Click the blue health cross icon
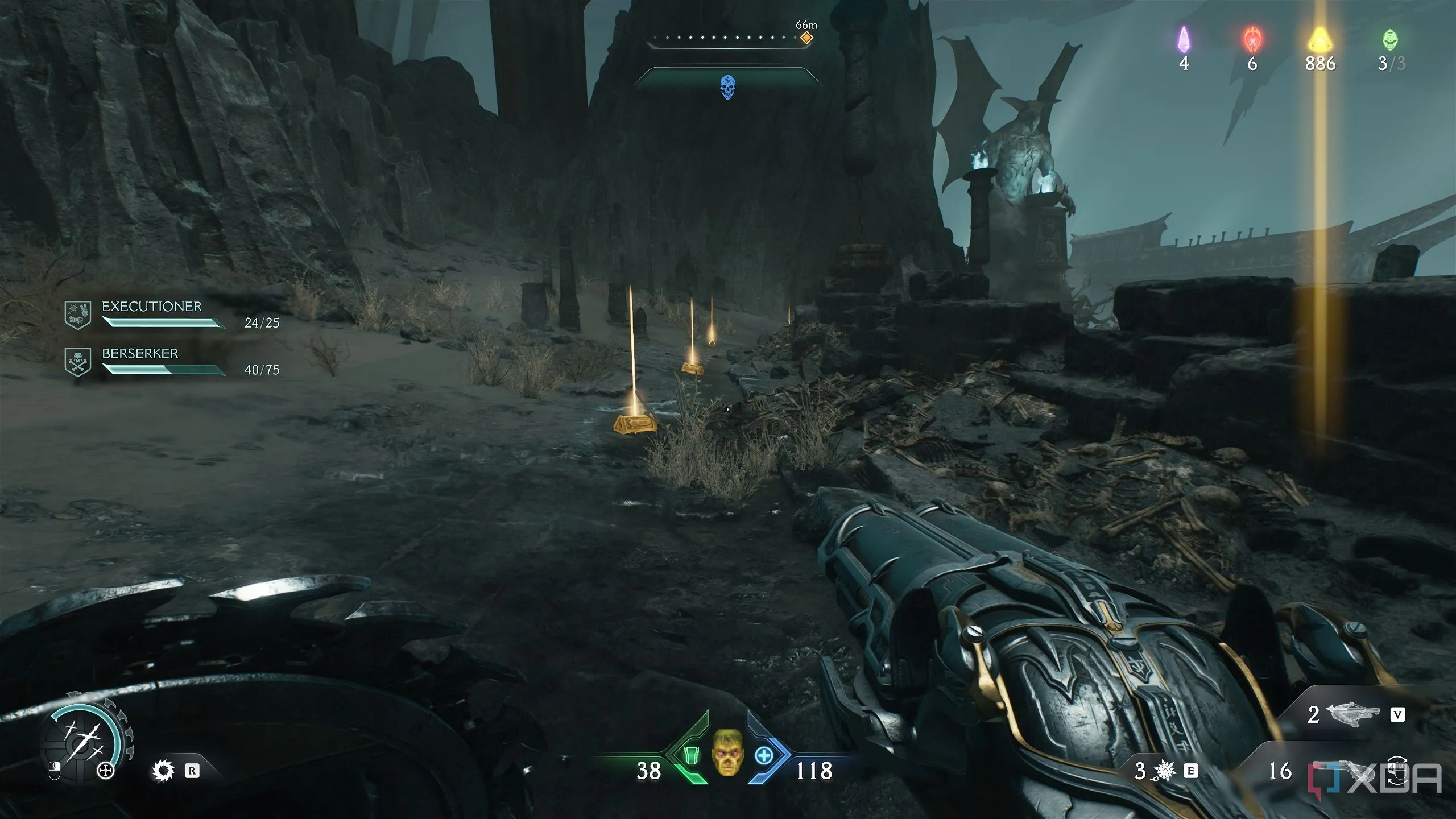Screen dimensions: 1456x819 pyautogui.click(x=763, y=756)
